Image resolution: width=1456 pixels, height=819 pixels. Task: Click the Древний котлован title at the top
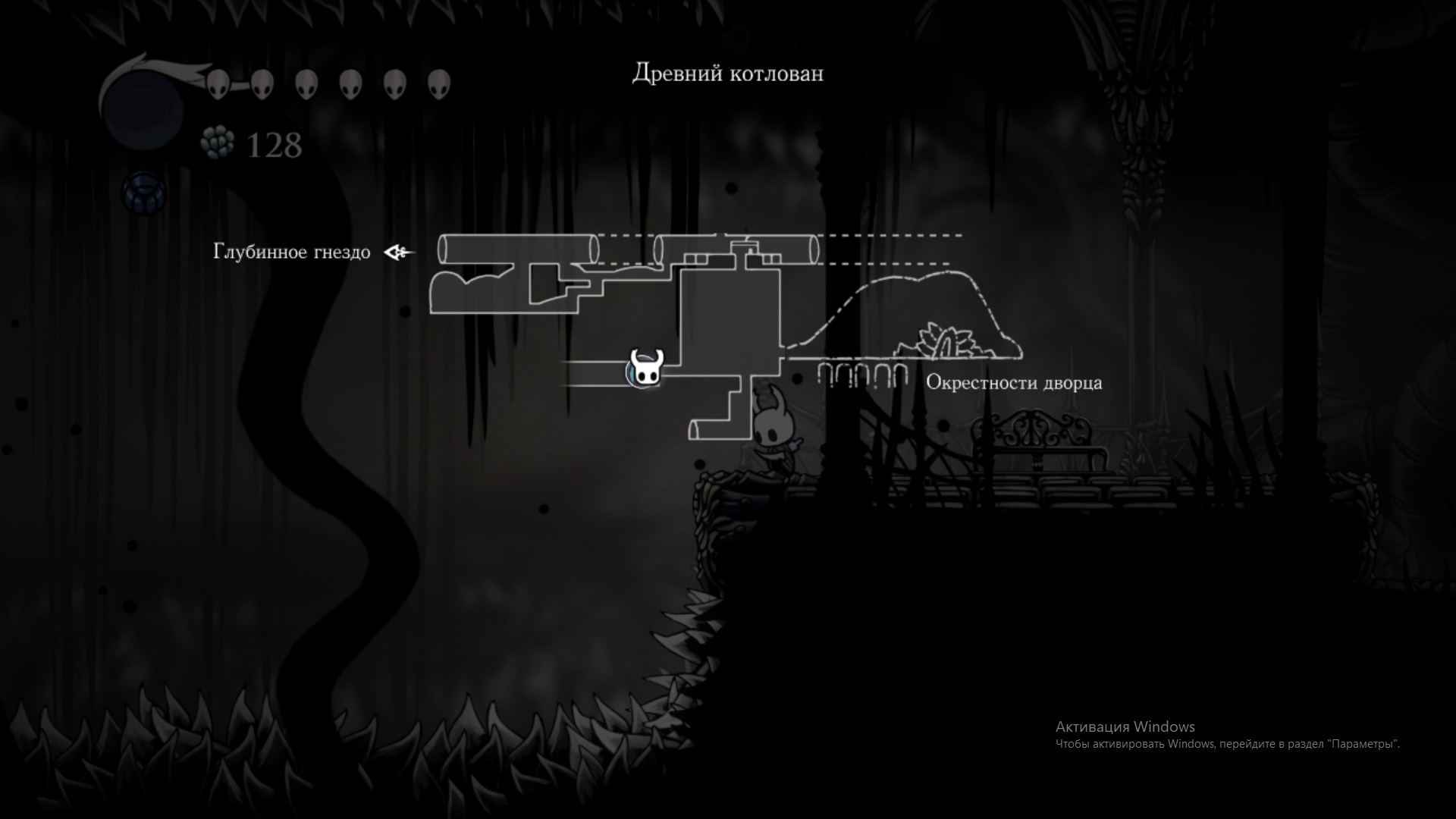coord(726,74)
